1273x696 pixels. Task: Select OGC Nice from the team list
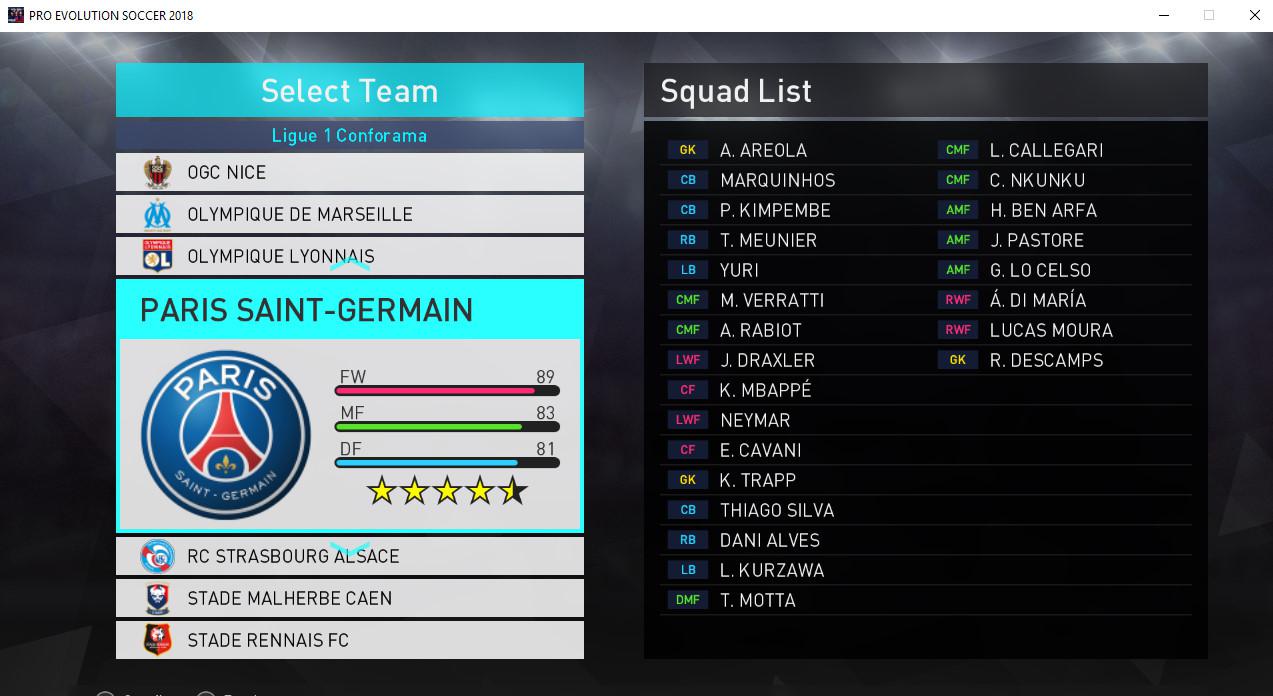click(349, 172)
